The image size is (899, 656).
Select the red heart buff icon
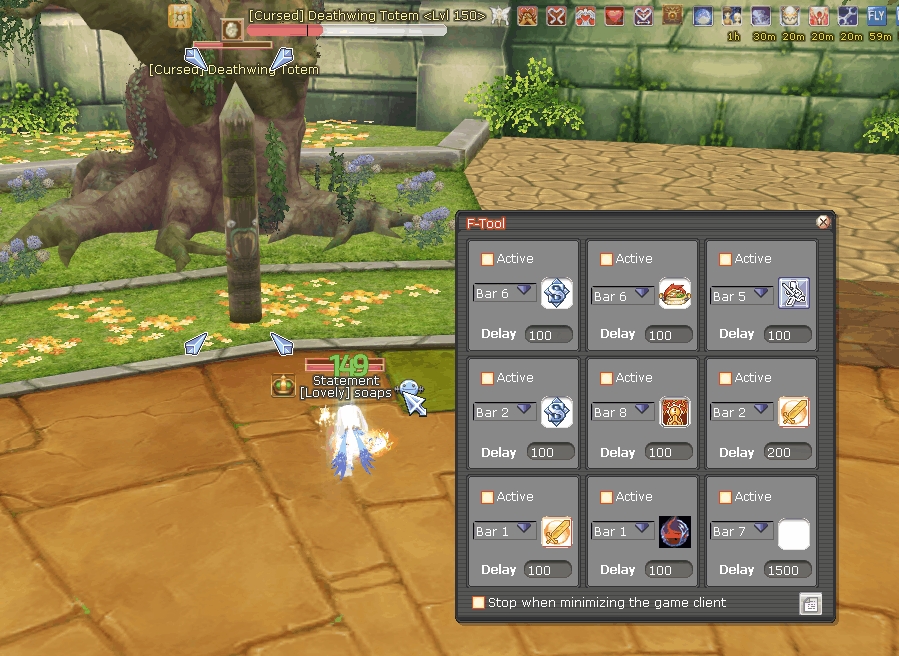pos(614,16)
